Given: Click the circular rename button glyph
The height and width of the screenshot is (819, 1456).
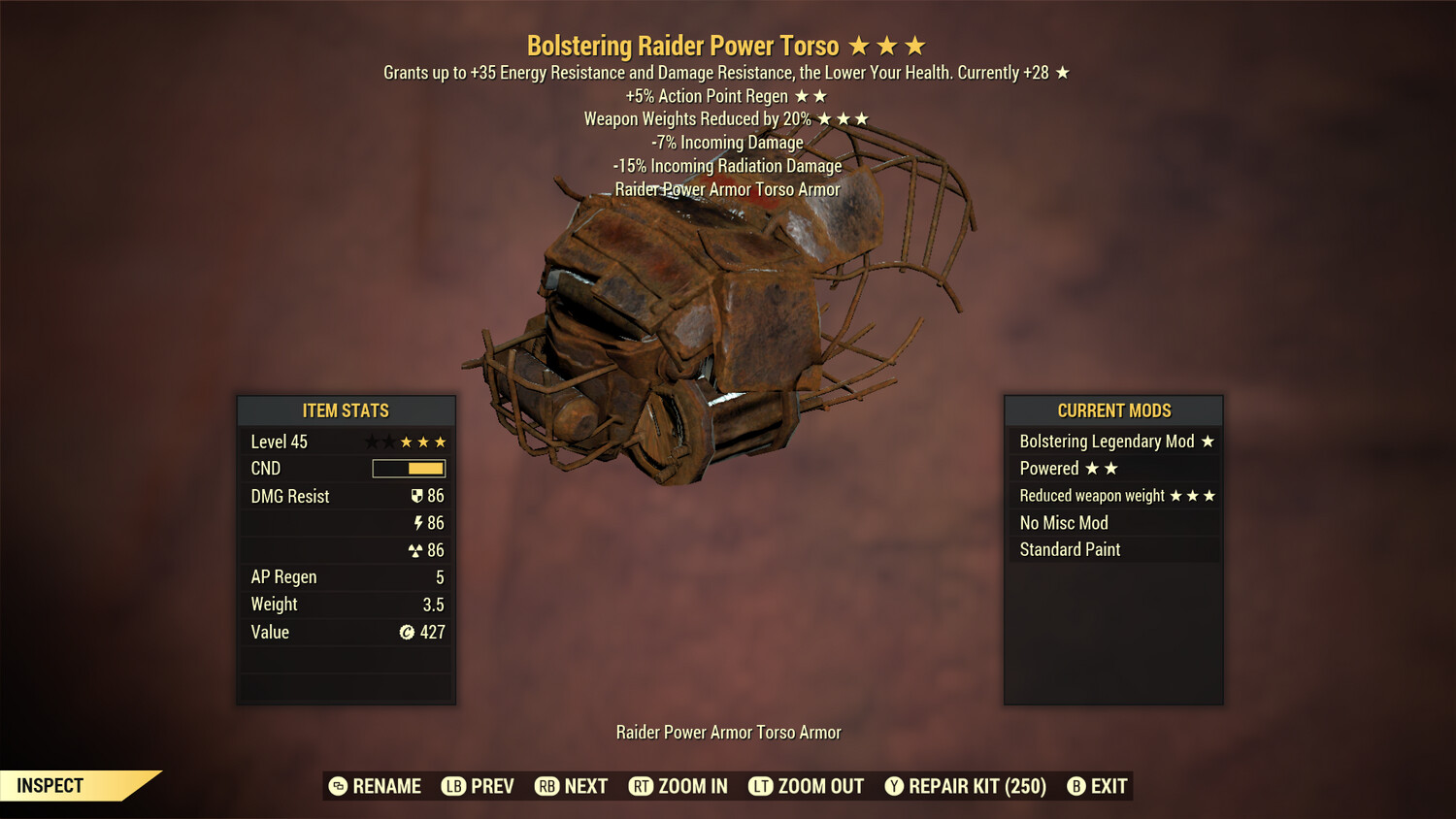Looking at the screenshot, I should [338, 786].
